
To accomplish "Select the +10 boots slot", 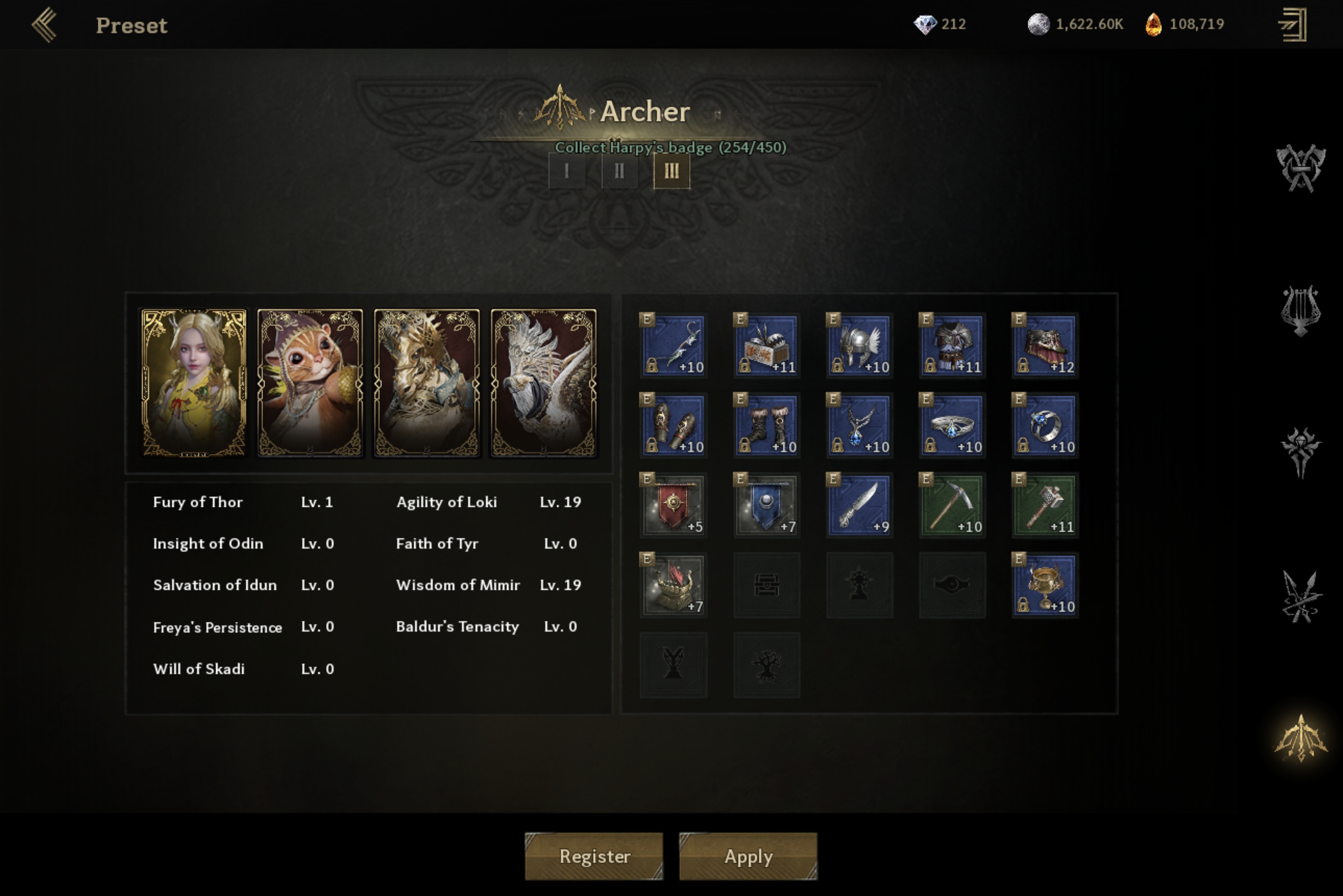I will pos(767,425).
